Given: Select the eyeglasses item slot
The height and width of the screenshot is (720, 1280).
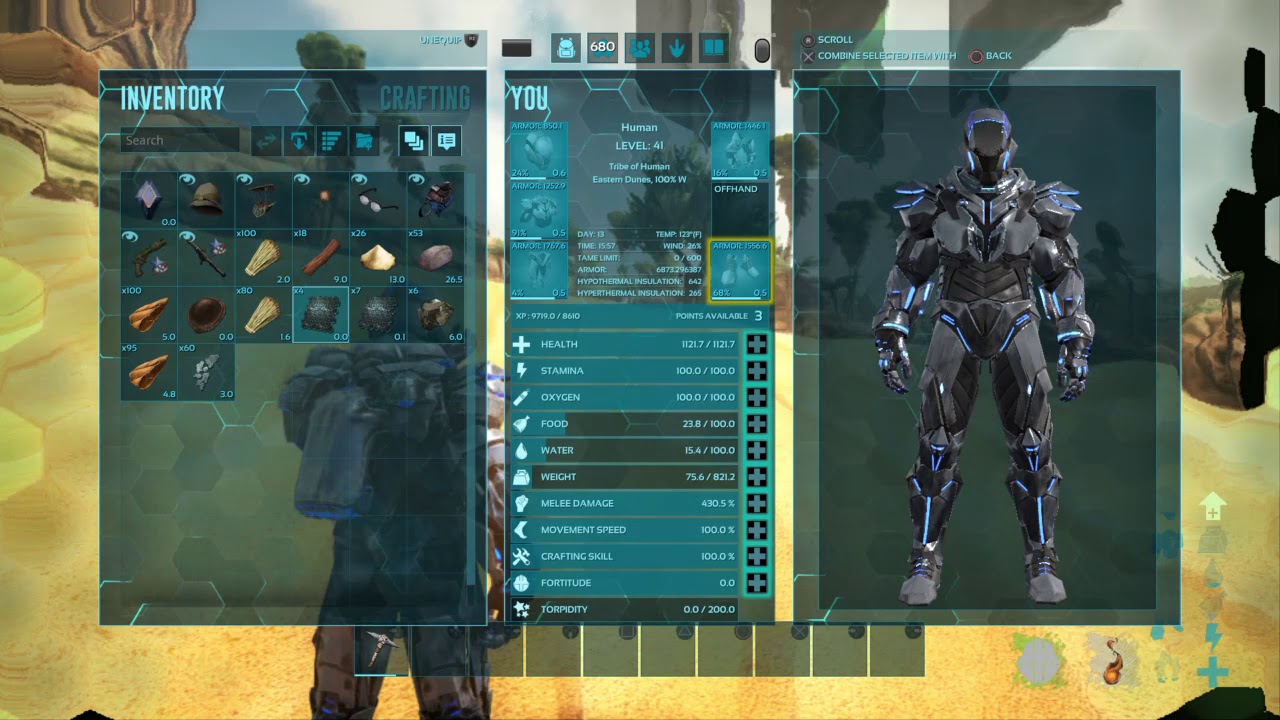Looking at the screenshot, I should point(379,200).
